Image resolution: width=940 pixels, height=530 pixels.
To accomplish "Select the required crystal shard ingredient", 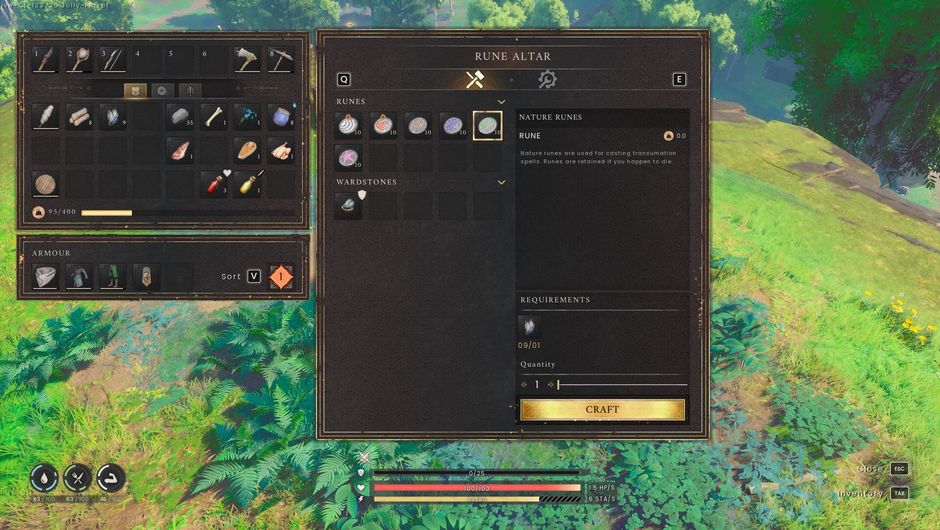I will tap(530, 326).
